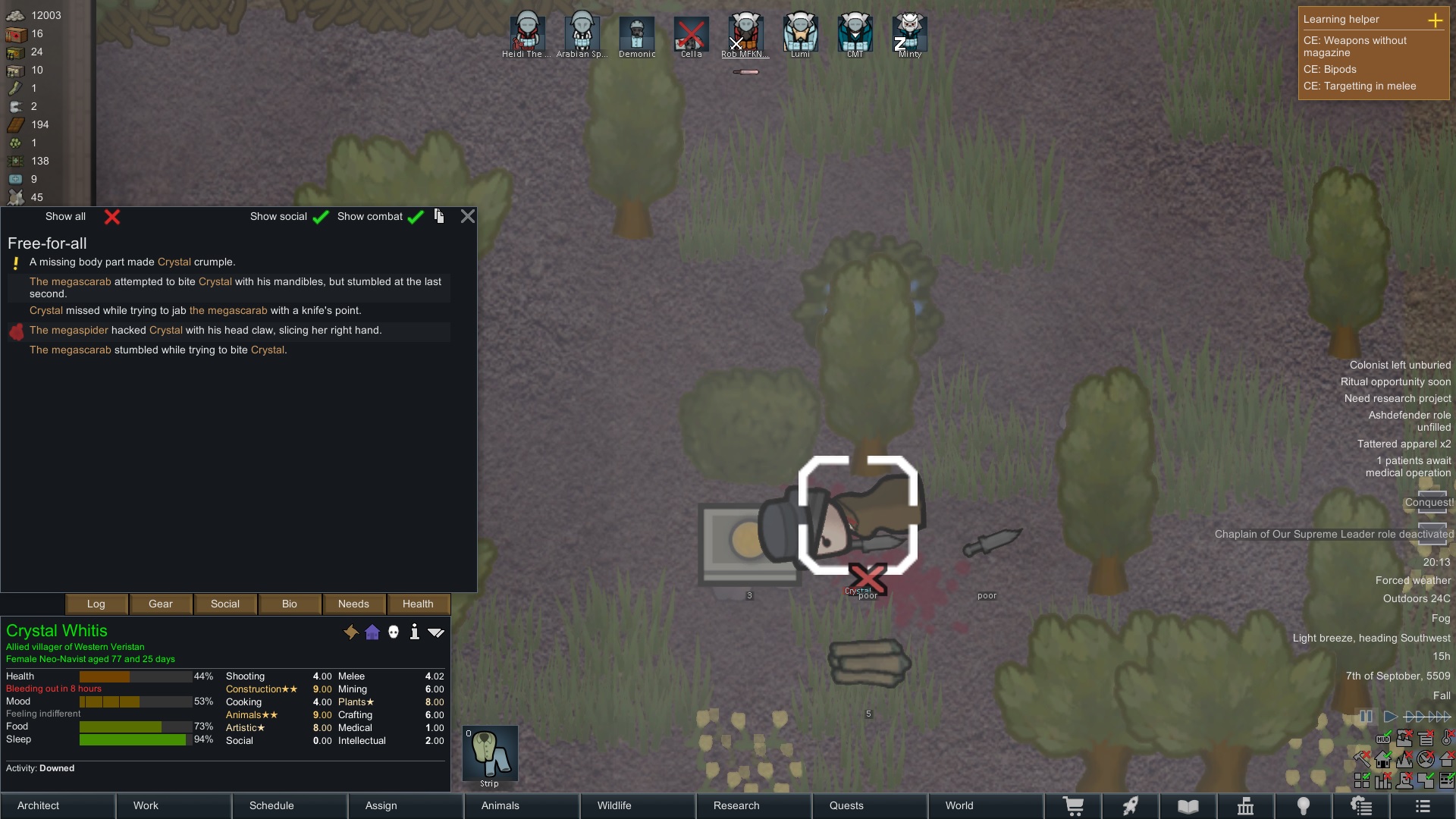1456x819 pixels.
Task: Click the skull icon on Crystal's card
Action: [x=394, y=632]
